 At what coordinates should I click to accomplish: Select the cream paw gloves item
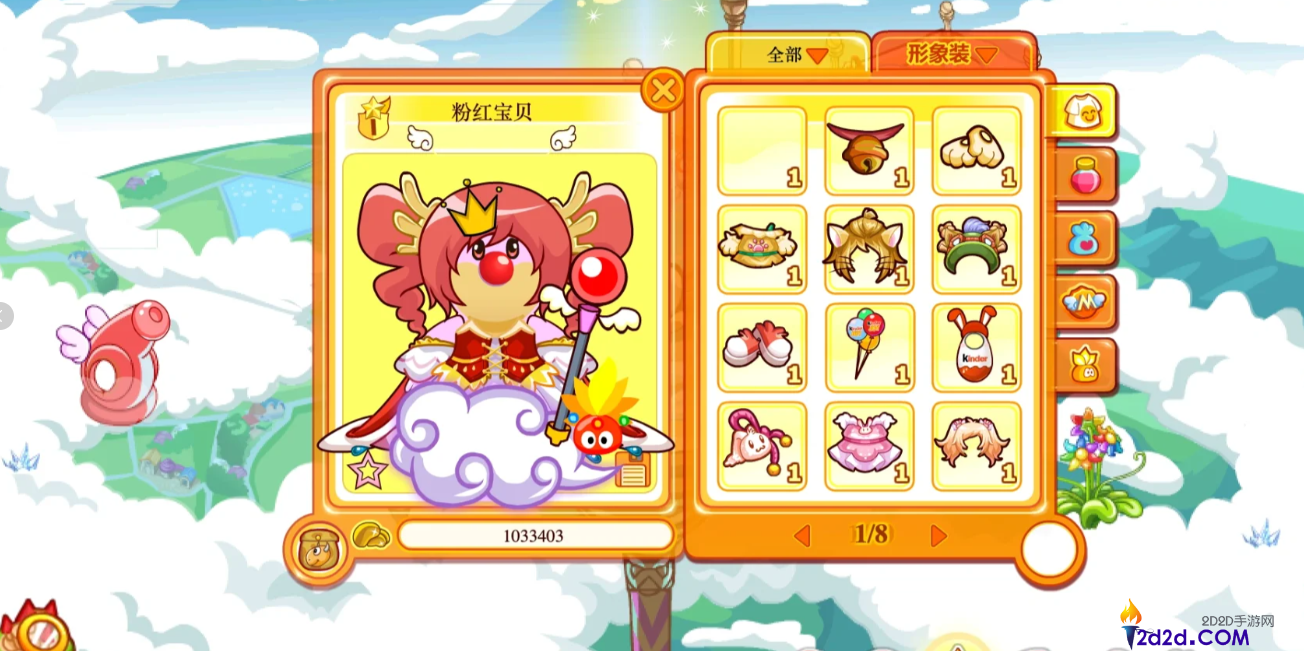(976, 150)
